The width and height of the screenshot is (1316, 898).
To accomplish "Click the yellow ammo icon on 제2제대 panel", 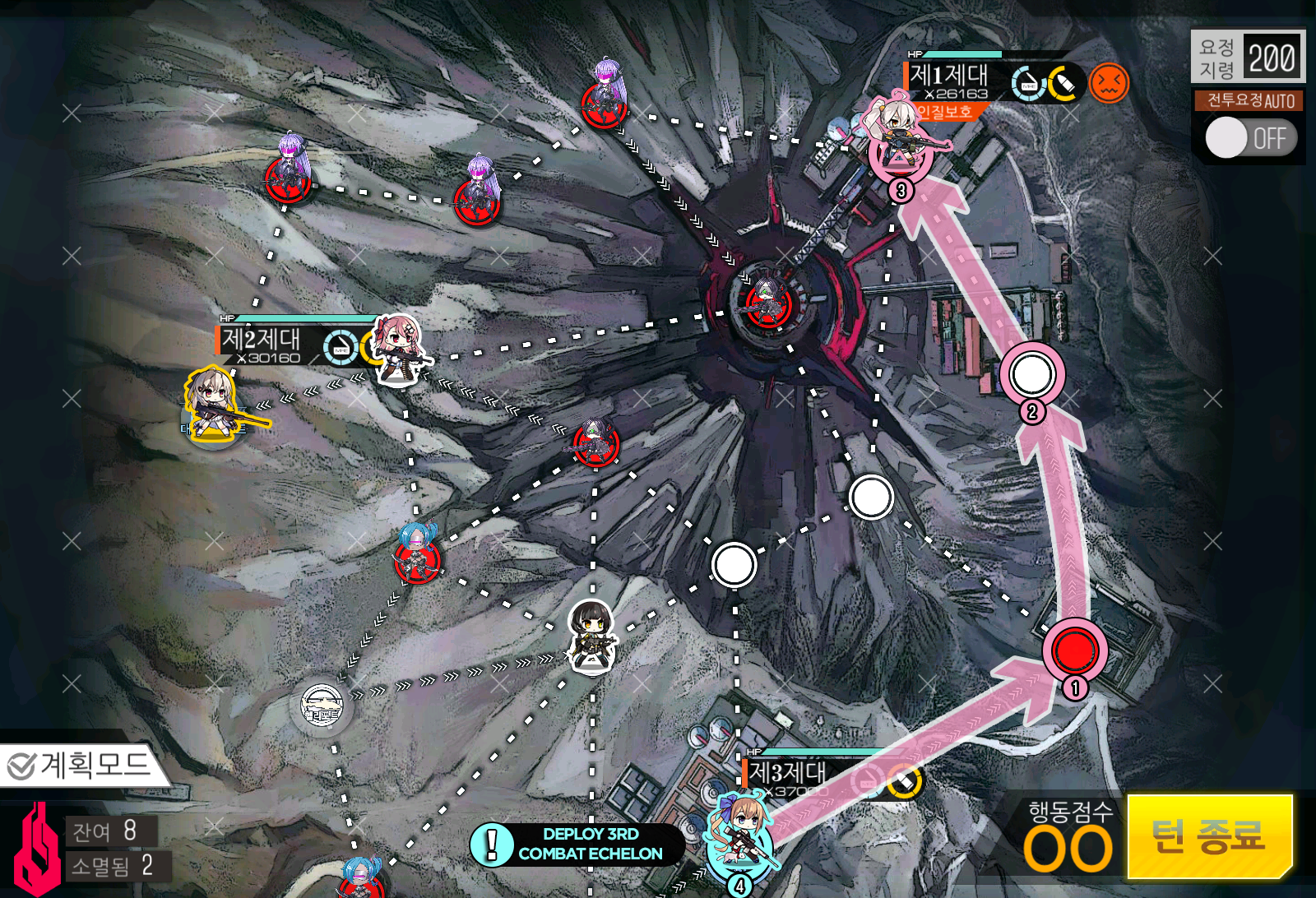I will 370,349.
